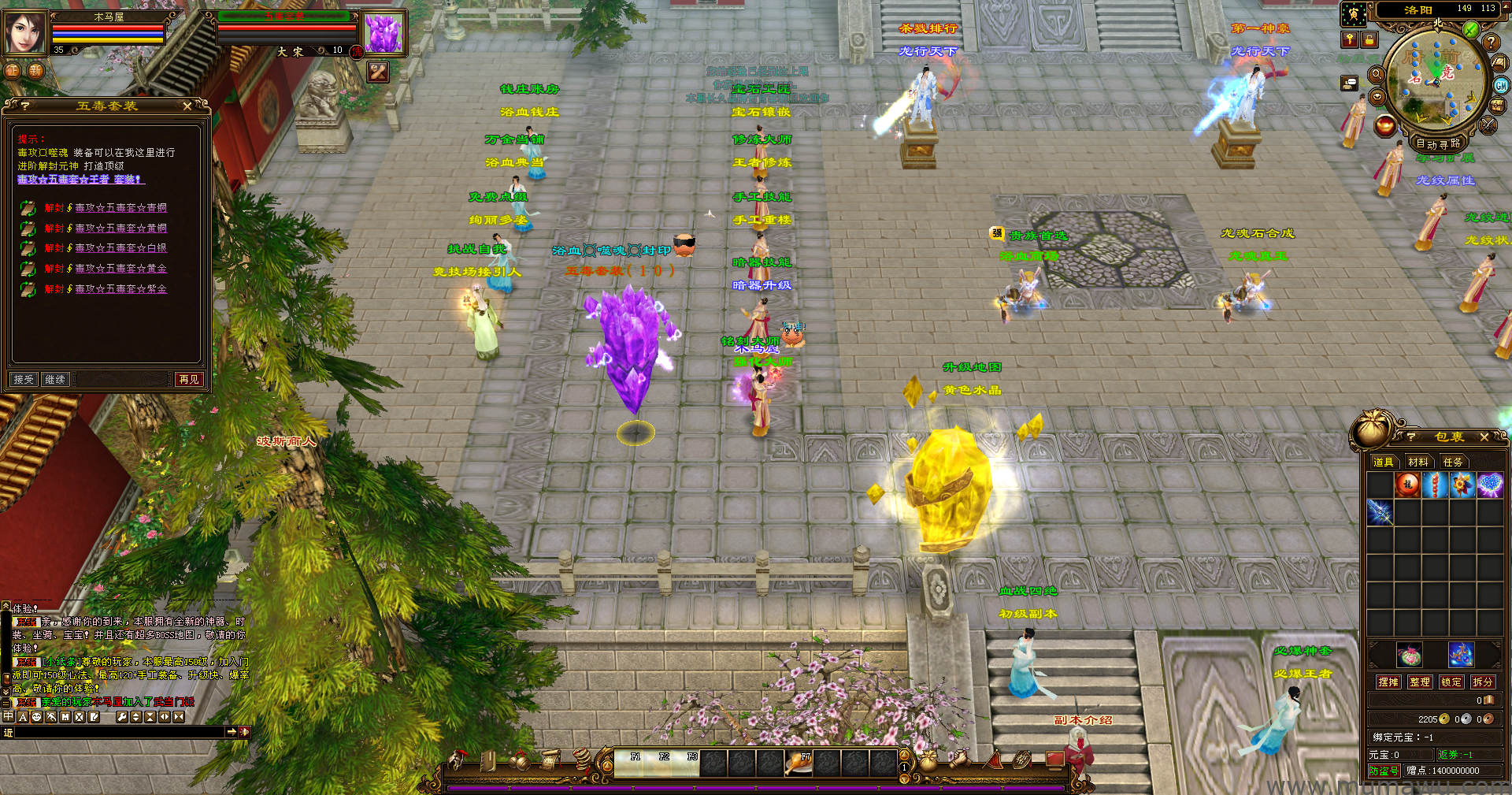1512x795 pixels.
Task: Continue with the 继续 button
Action: (x=55, y=380)
